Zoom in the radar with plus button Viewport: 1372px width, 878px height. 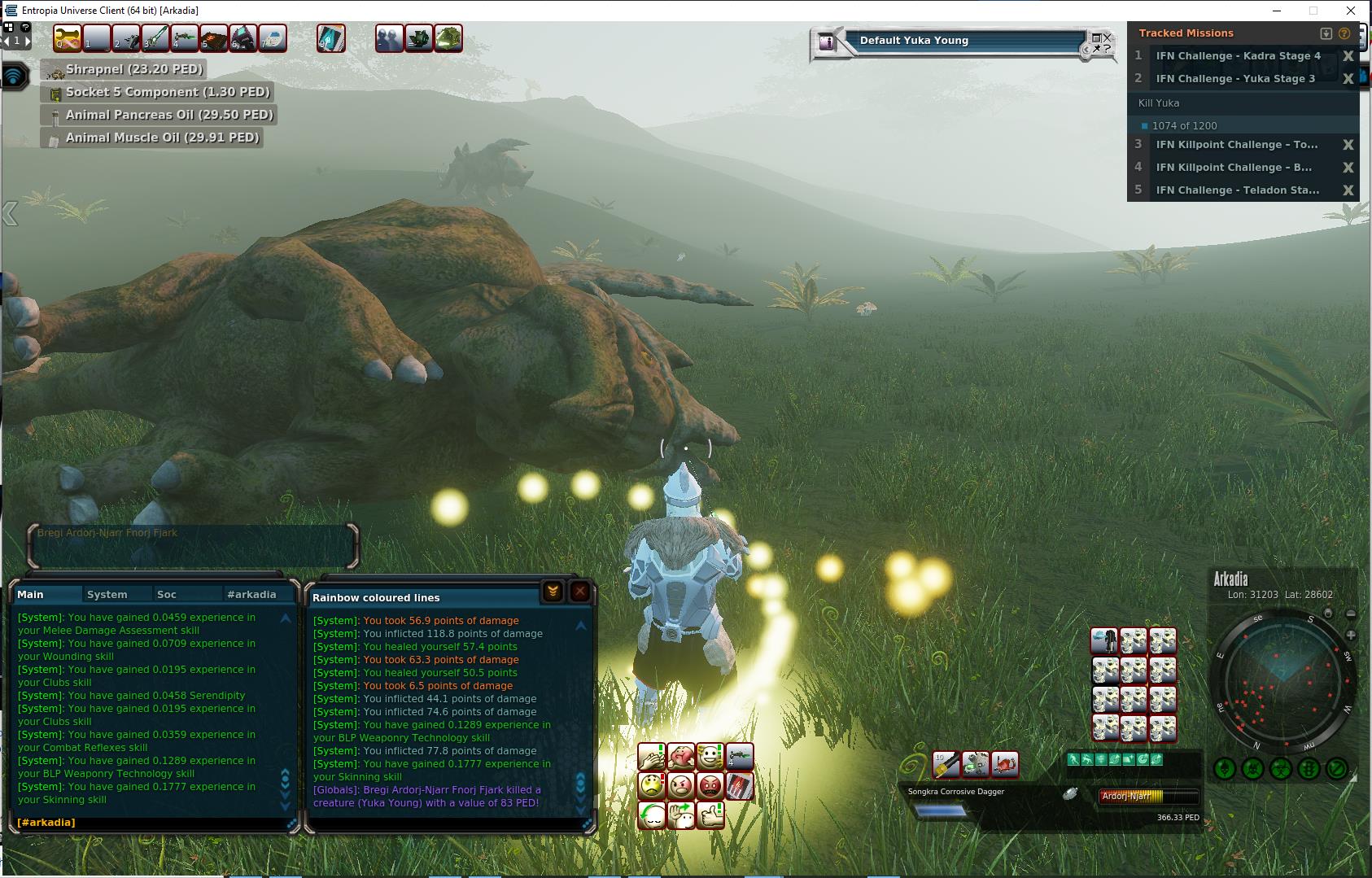click(1351, 635)
